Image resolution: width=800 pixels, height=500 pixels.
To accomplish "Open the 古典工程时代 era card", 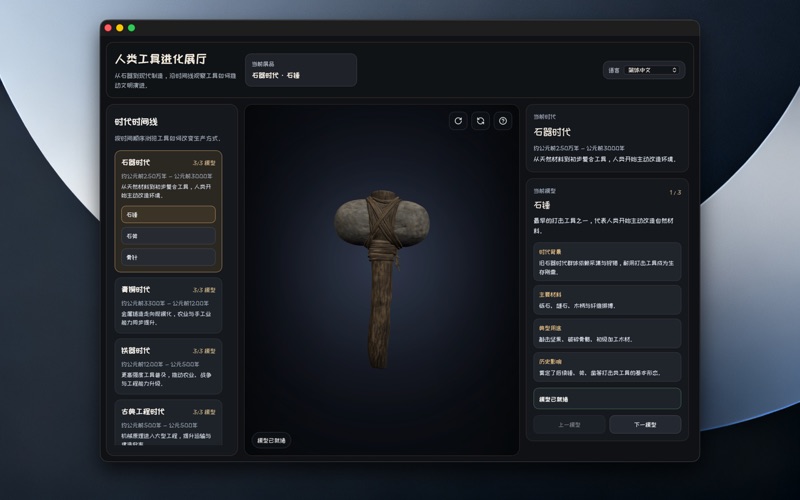I will (x=168, y=422).
